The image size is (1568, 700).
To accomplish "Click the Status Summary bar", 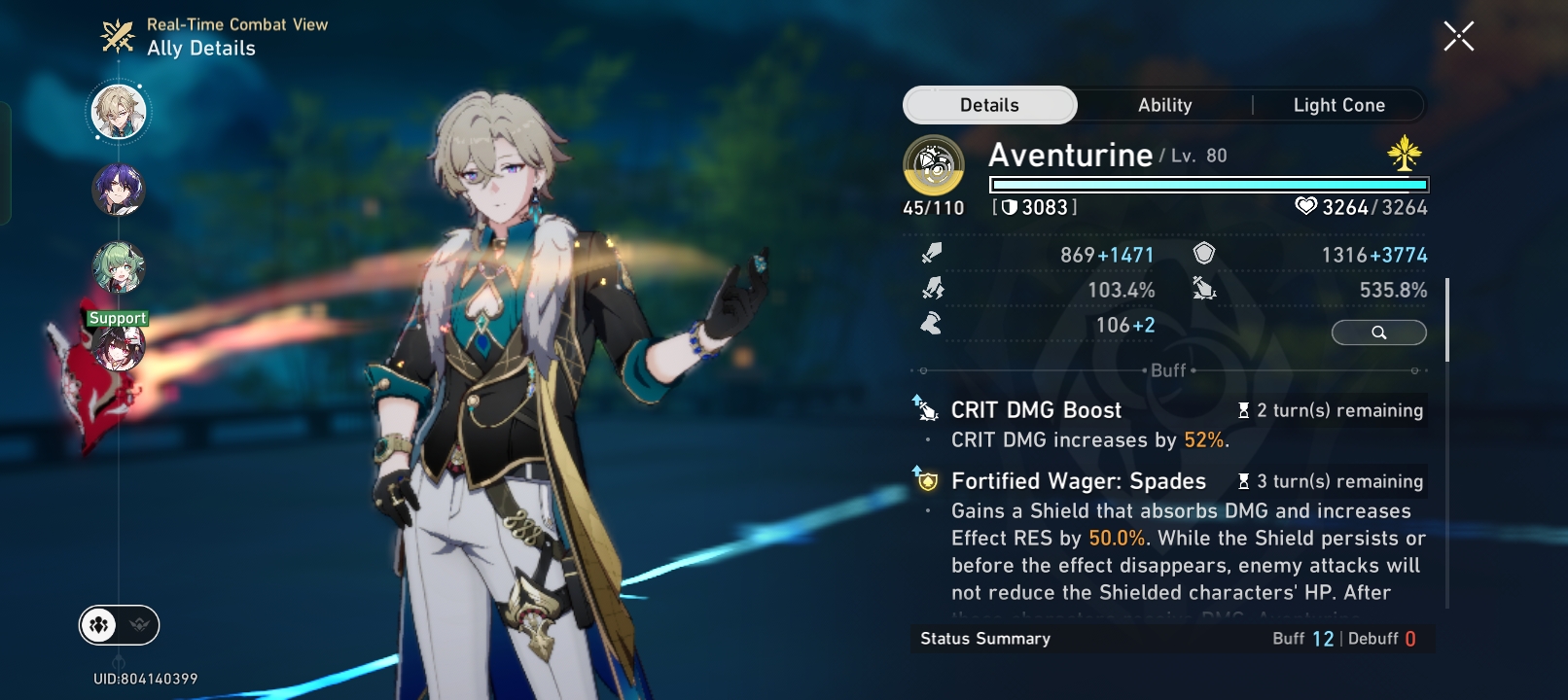I will [985, 639].
